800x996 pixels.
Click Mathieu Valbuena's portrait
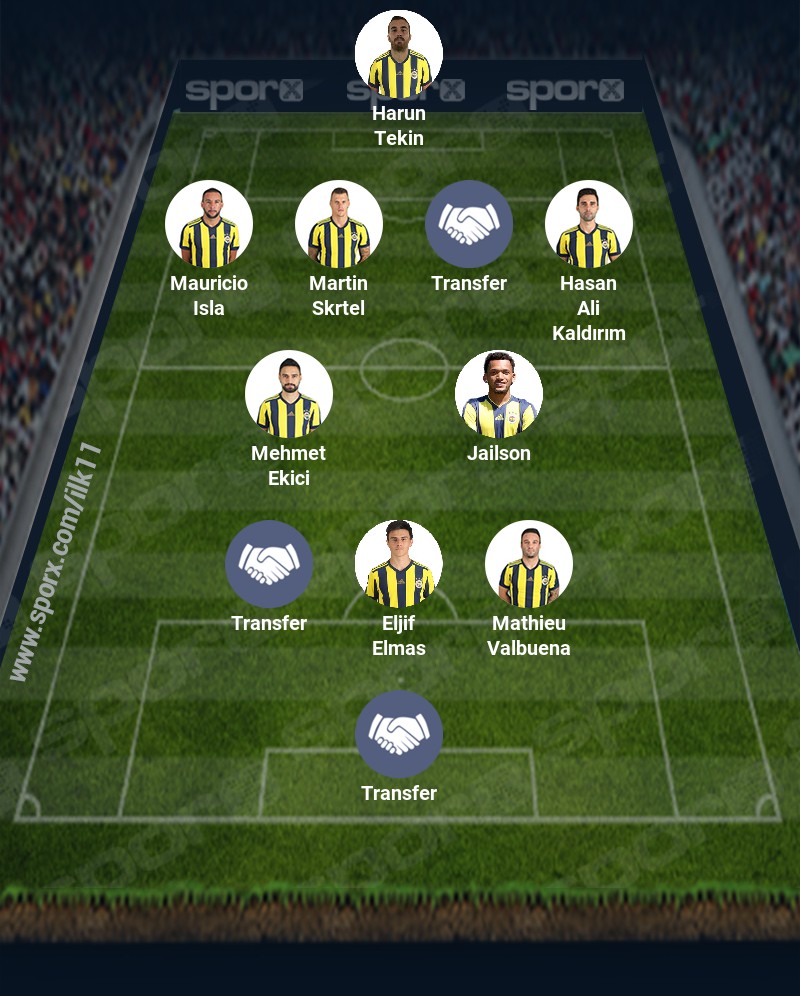point(529,564)
